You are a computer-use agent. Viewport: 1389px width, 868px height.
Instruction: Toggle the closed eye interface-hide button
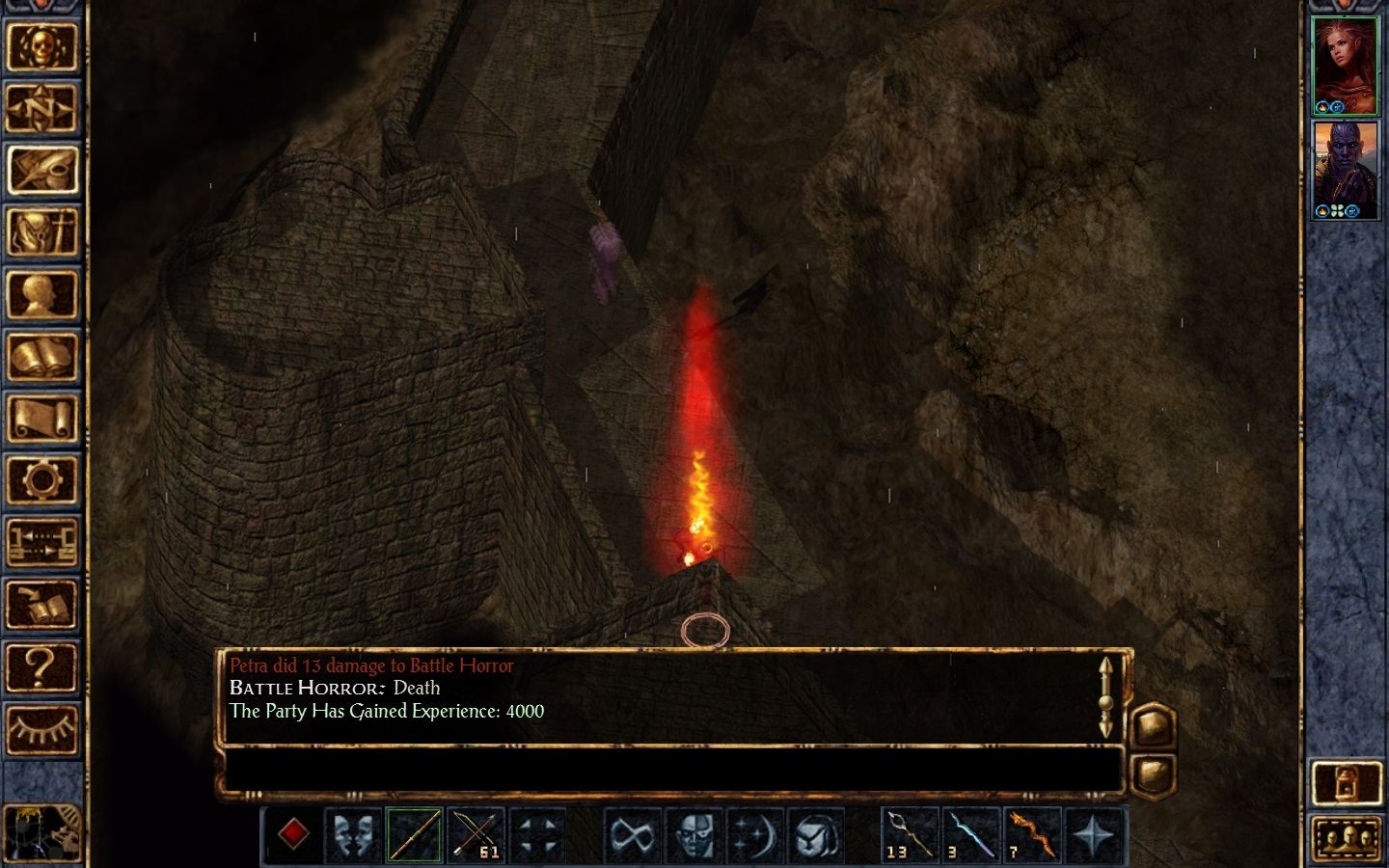pyautogui.click(x=41, y=728)
